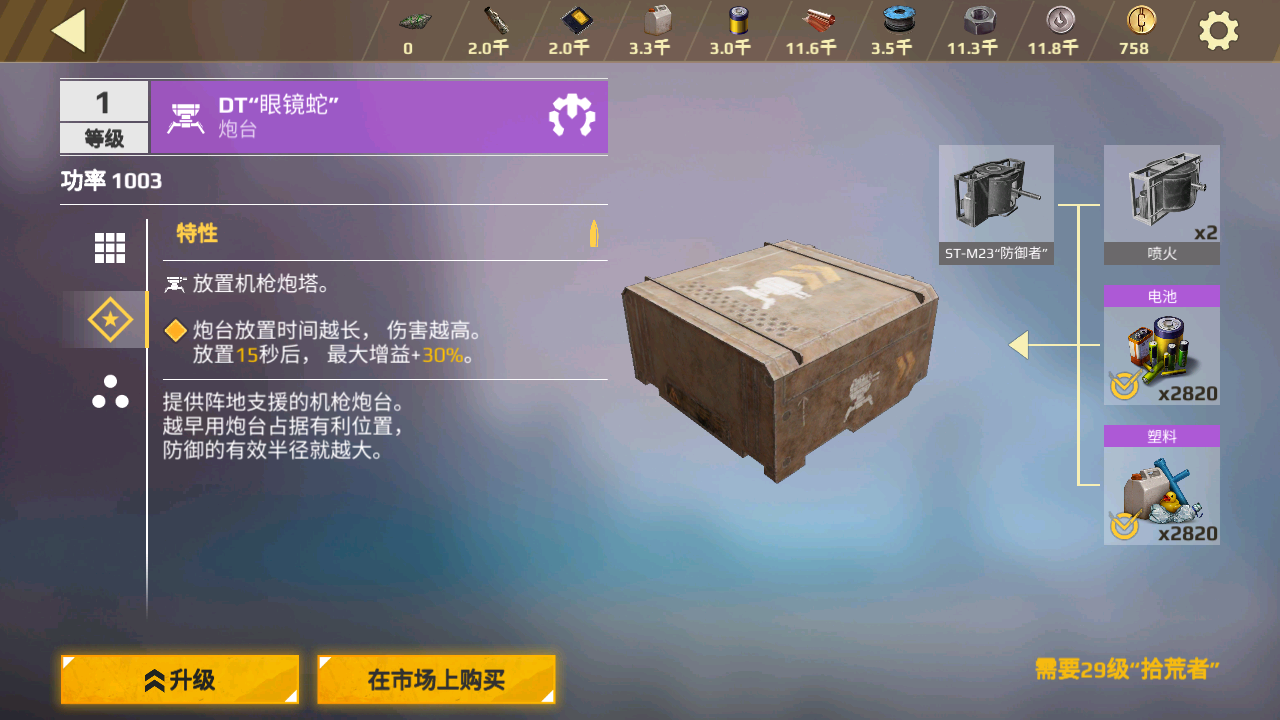Select the star perks tab

(109, 320)
